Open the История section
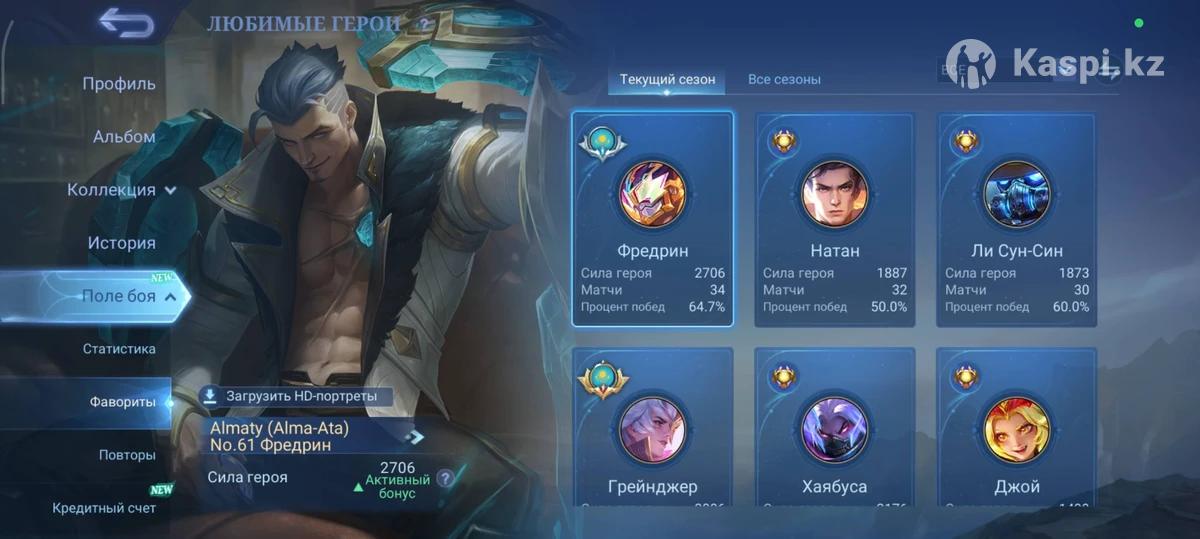 pos(121,243)
